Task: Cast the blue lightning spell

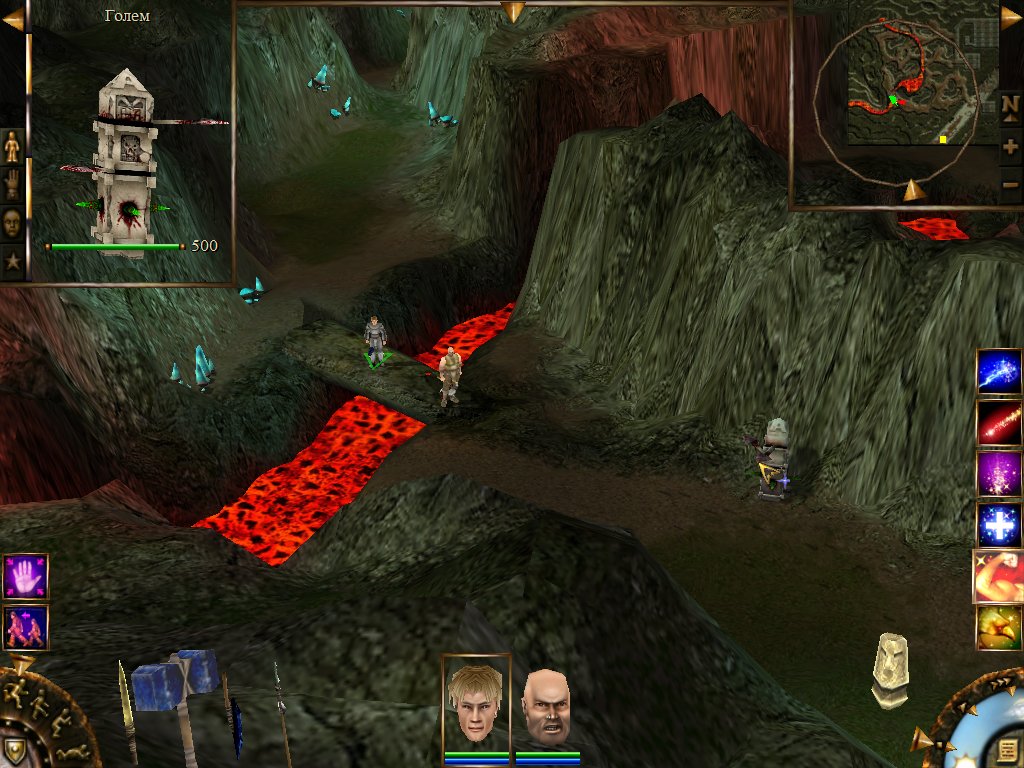Action: tap(999, 372)
